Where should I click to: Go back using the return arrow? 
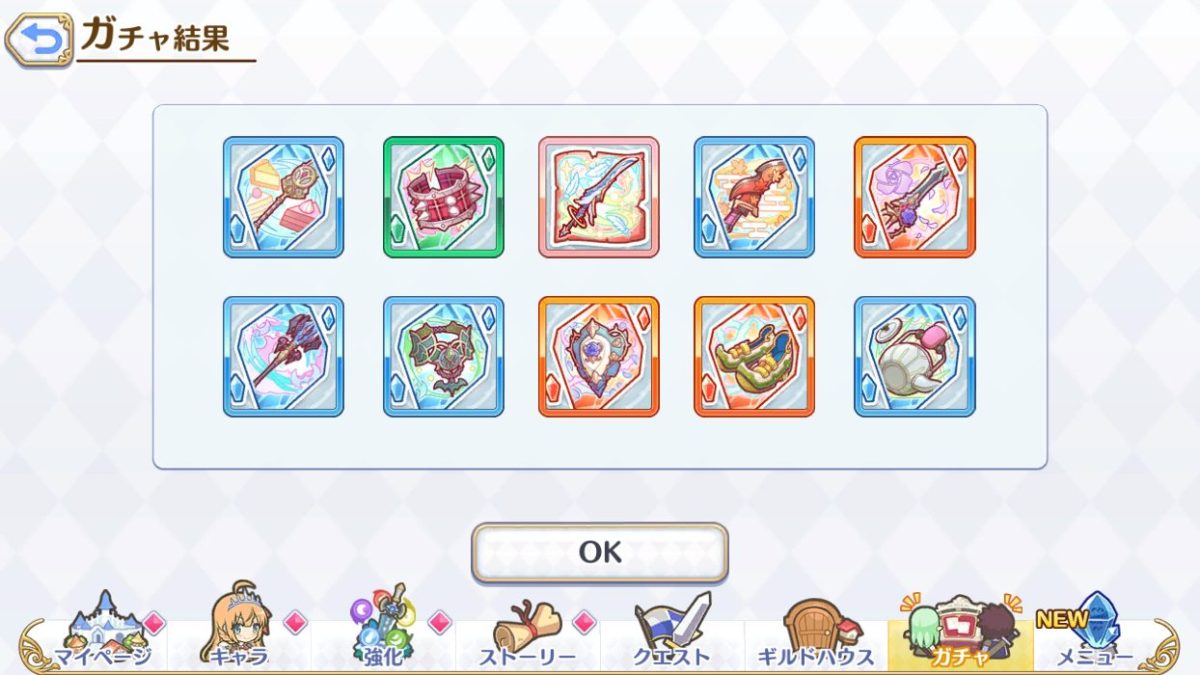coord(40,38)
